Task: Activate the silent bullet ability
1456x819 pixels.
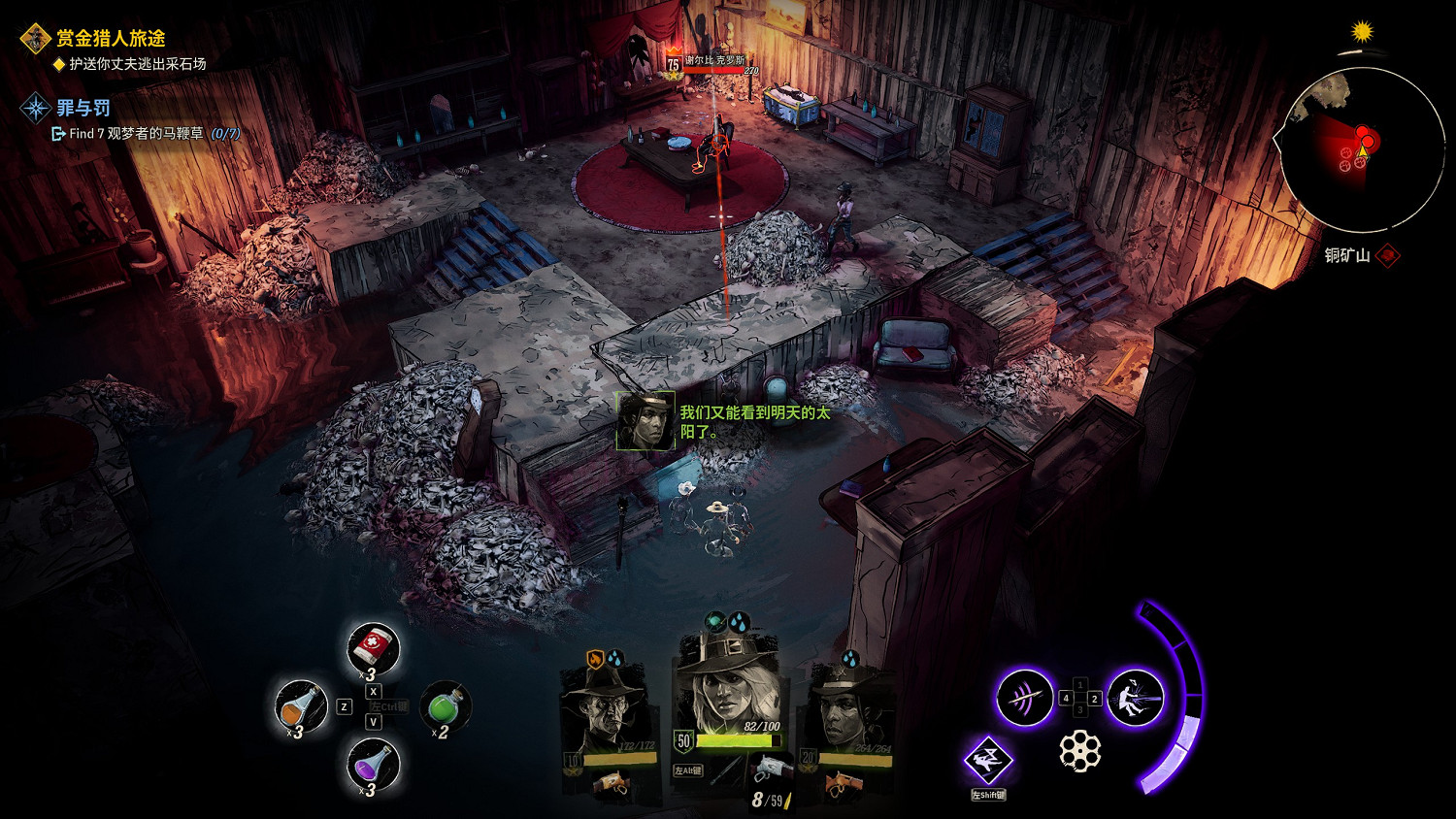Action: [x=1025, y=698]
